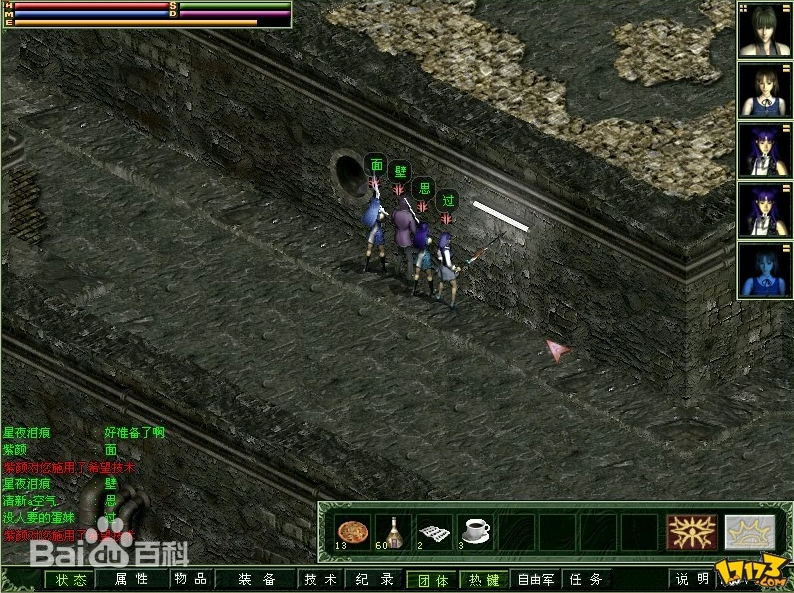Image resolution: width=794 pixels, height=593 pixels.
Task: Open the 自由军 menu
Action: [x=536, y=579]
